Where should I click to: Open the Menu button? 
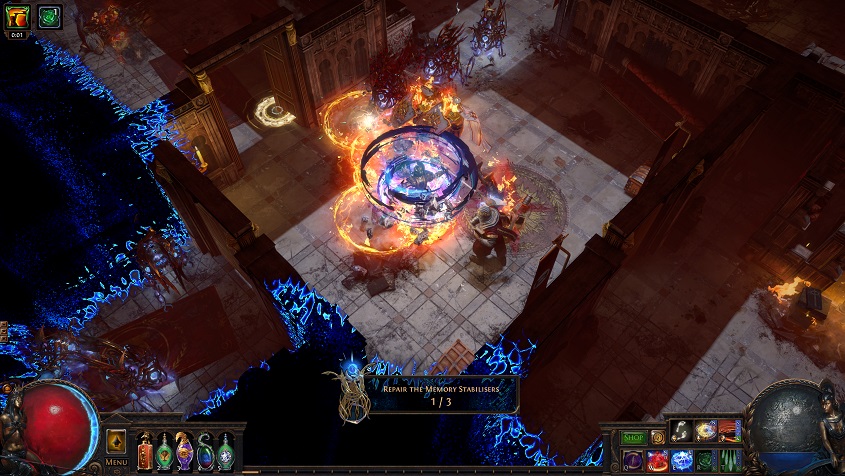[116, 462]
